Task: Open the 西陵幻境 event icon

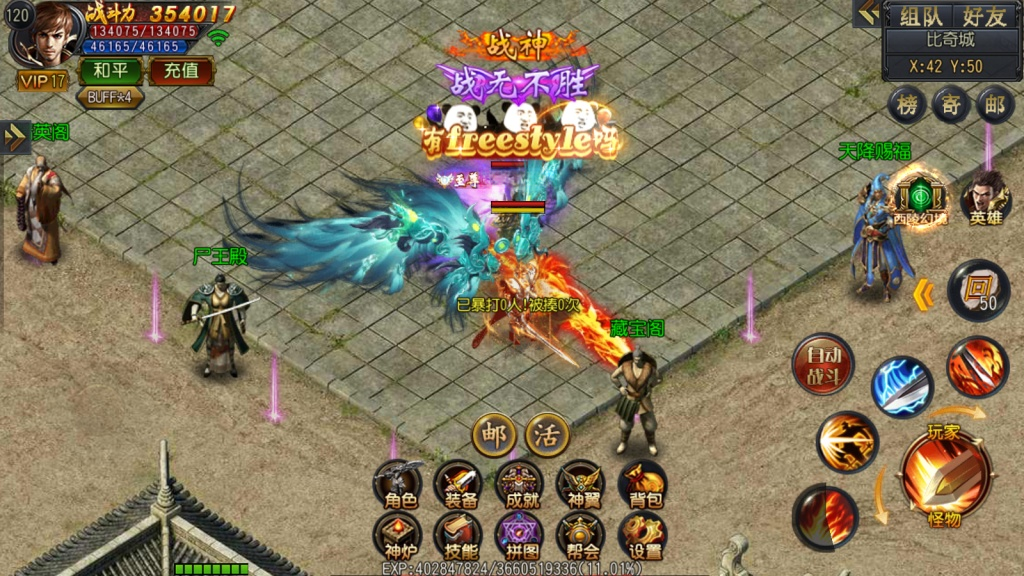Action: pos(919,196)
